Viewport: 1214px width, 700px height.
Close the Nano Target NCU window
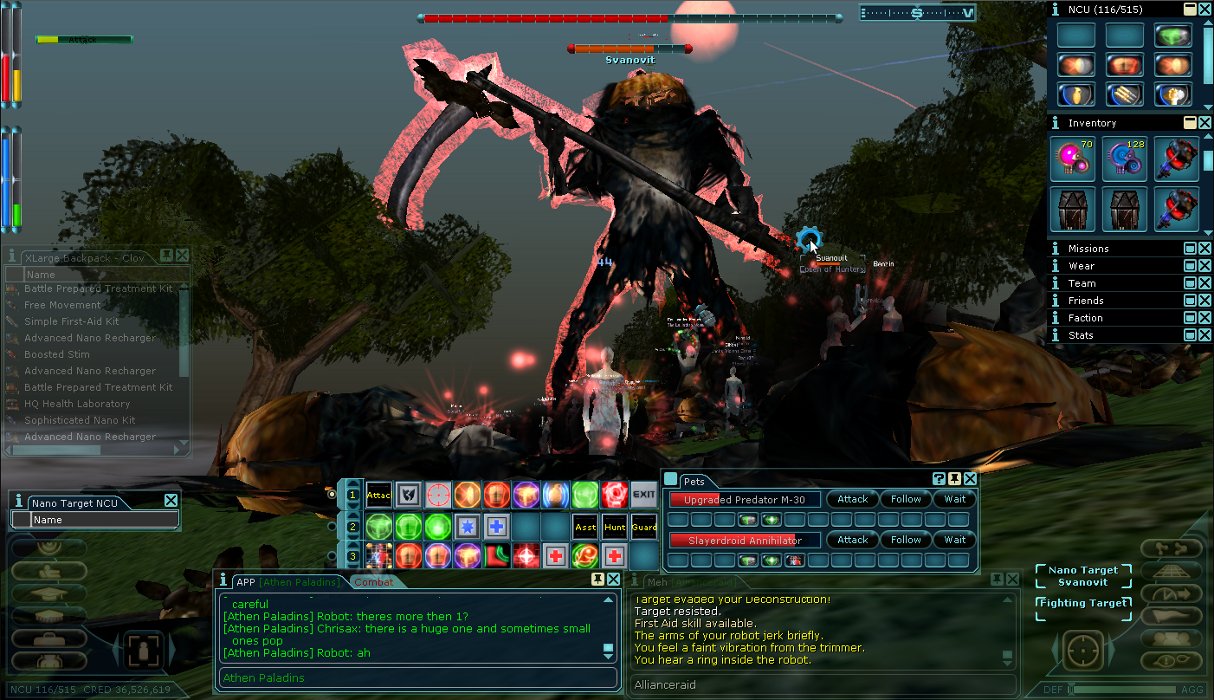coord(171,501)
